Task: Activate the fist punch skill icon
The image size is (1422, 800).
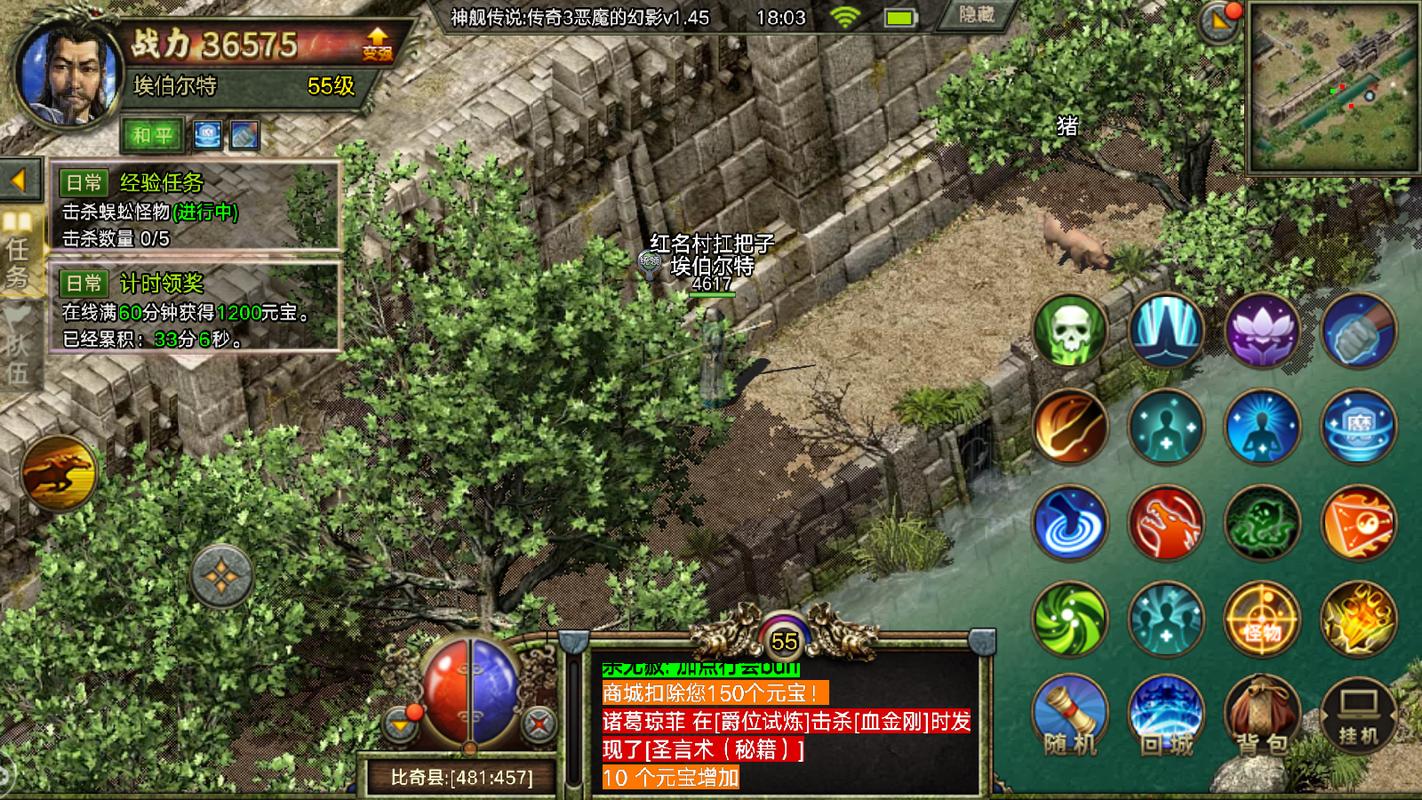Action: coord(1358,330)
